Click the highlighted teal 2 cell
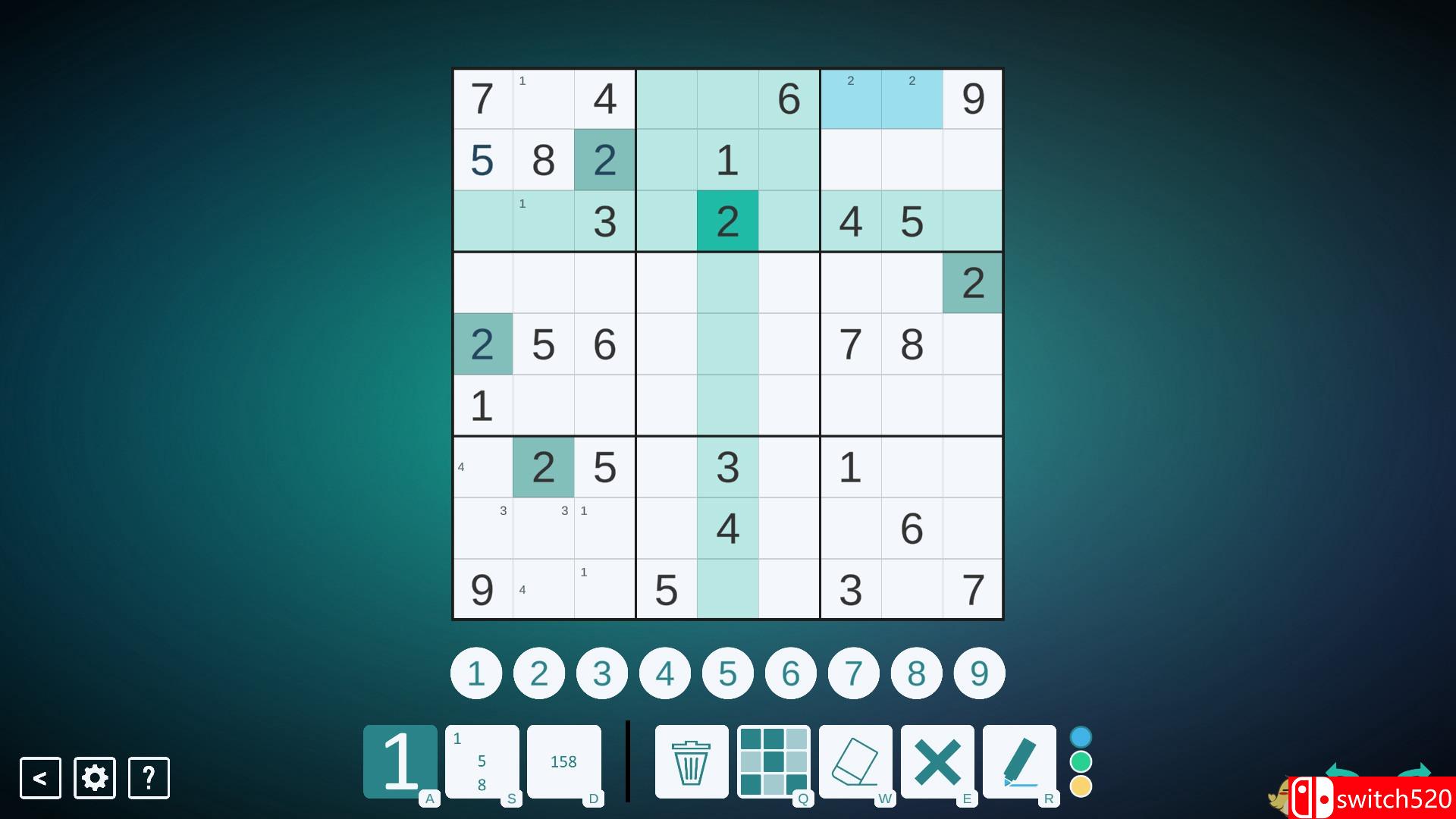 (x=727, y=221)
